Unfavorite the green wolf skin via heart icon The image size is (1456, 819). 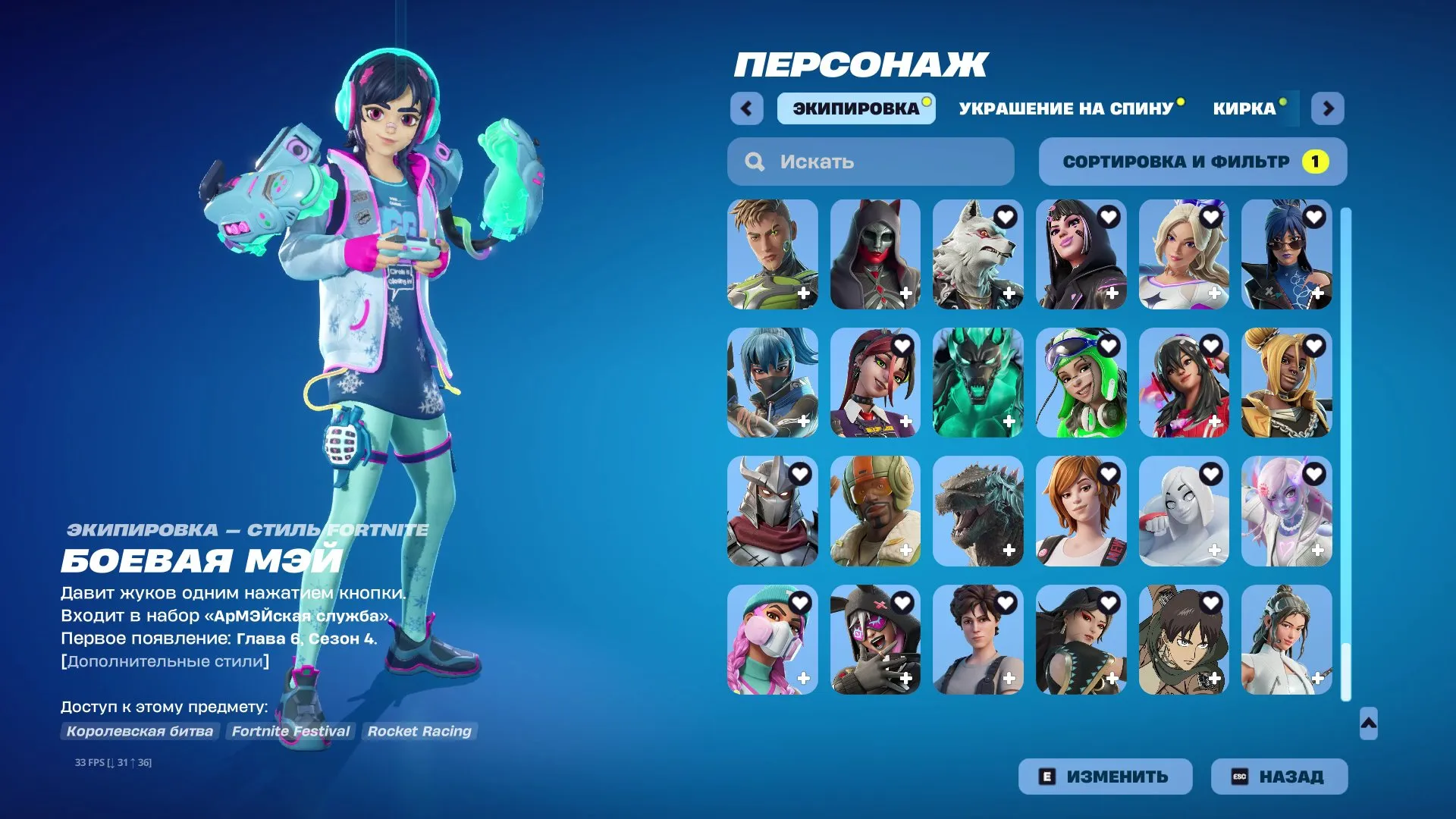pos(1006,345)
